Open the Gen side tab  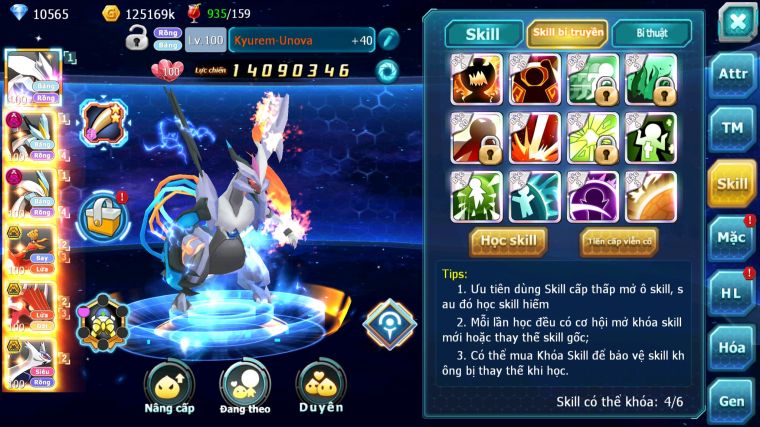pos(732,400)
